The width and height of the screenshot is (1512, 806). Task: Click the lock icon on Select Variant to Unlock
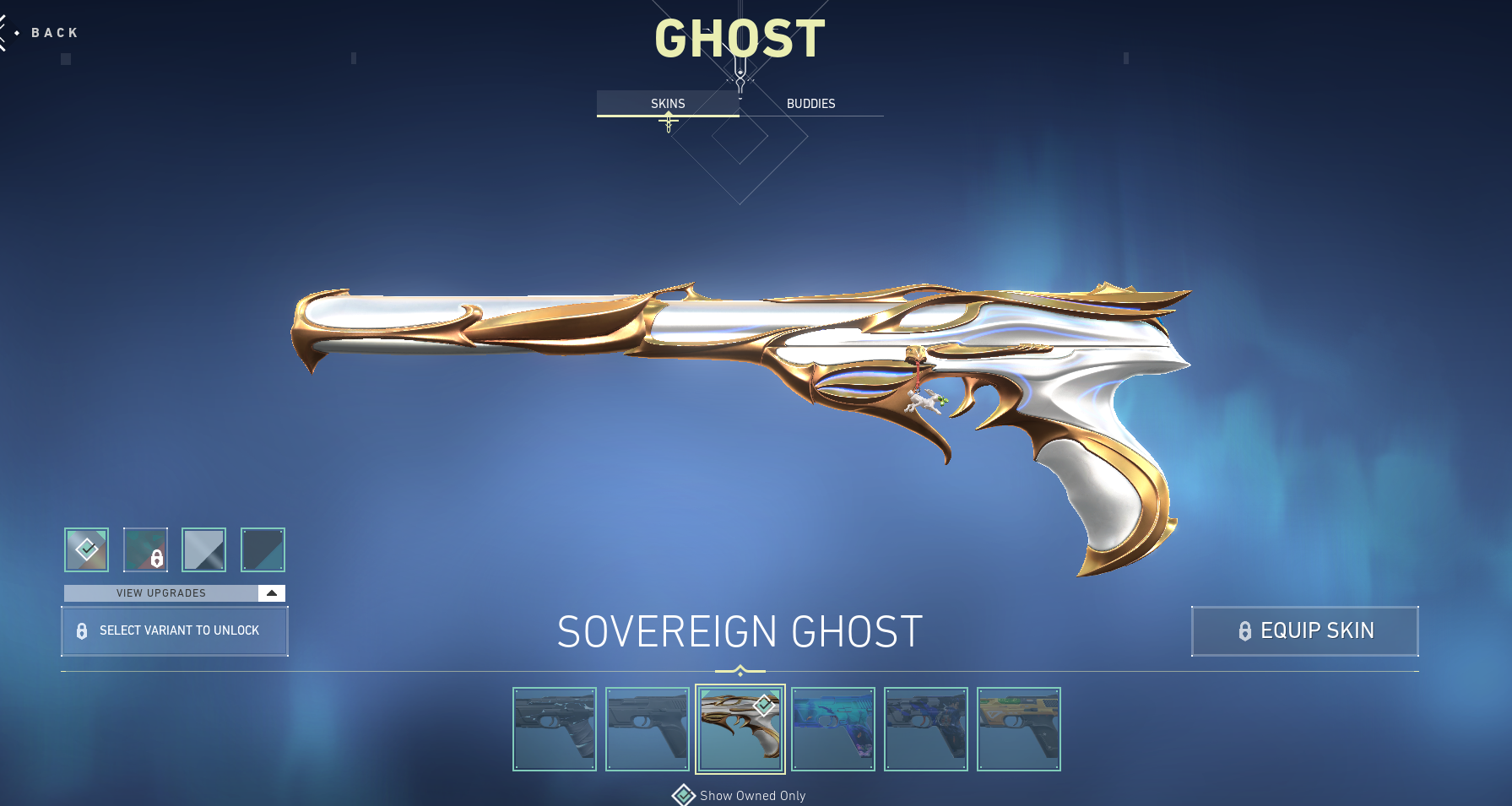click(81, 630)
